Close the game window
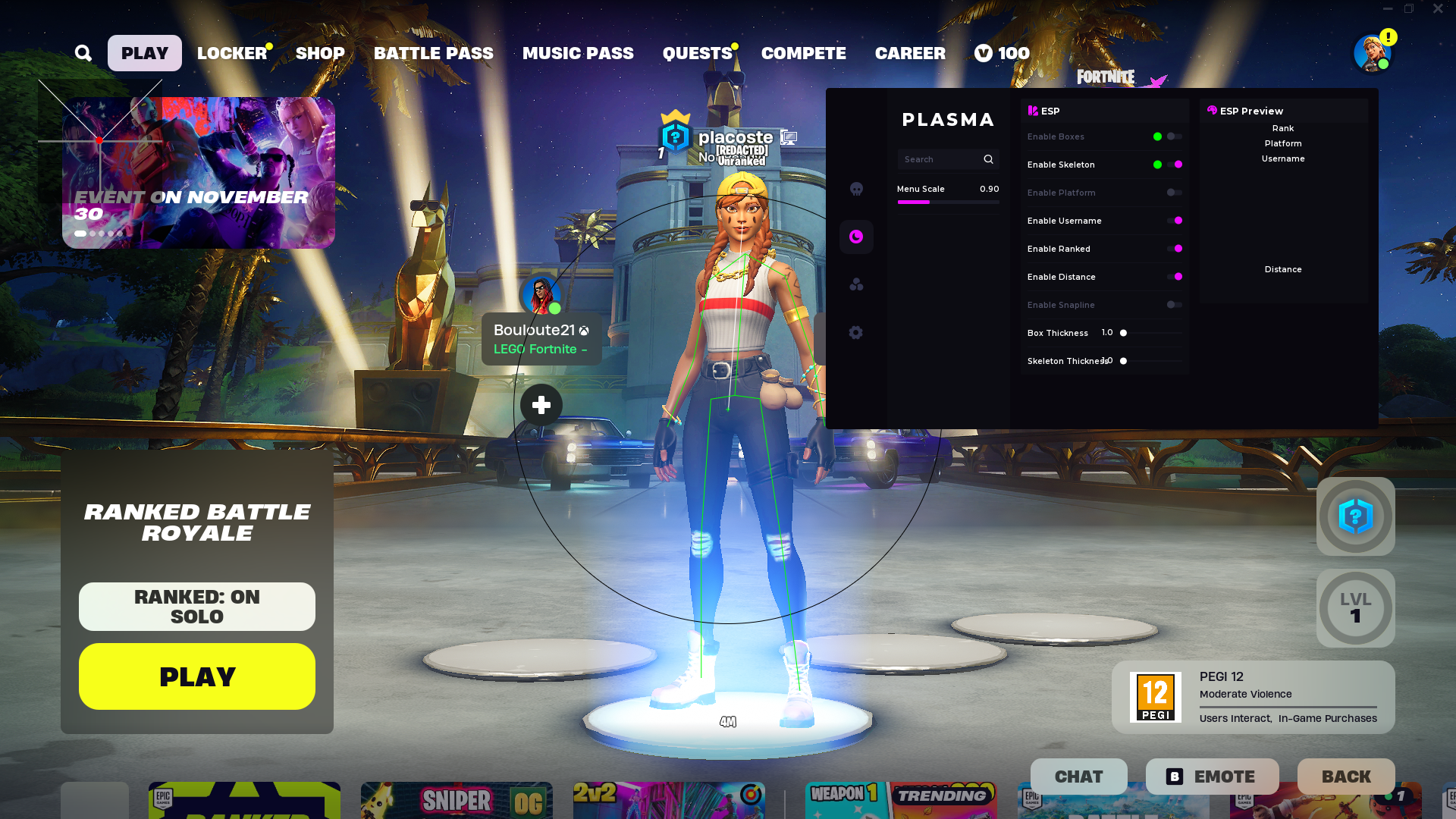This screenshot has width=1456, height=819. tap(1438, 9)
